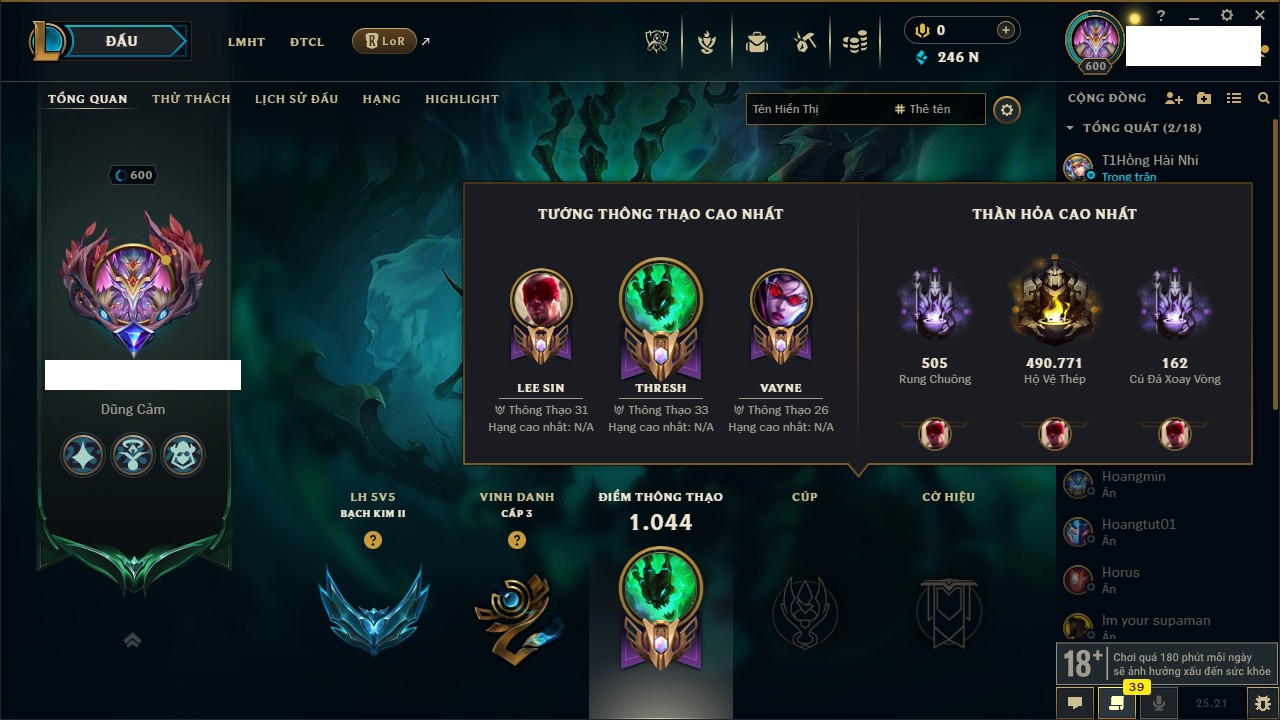1280x720 pixels.
Task: Switch to the Thử Thách tab
Action: (191, 99)
